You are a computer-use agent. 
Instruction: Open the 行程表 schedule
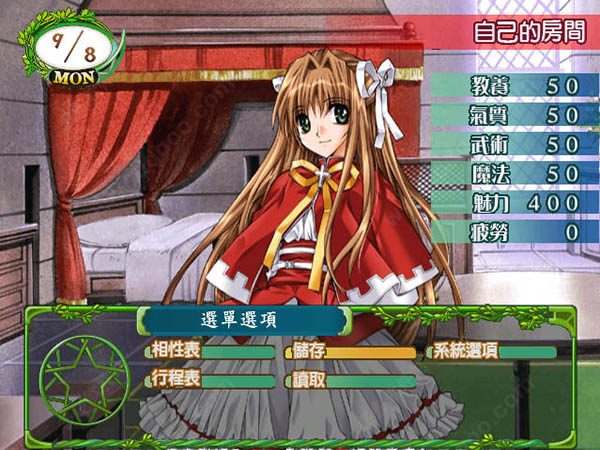210,380
